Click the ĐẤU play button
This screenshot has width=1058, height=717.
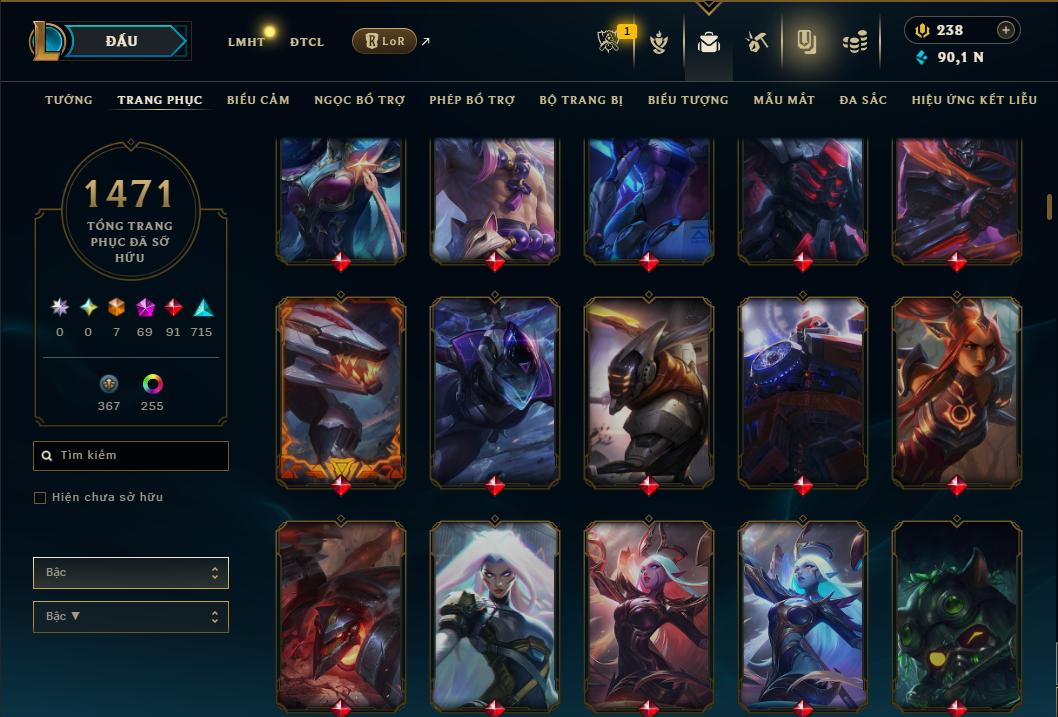[122, 41]
